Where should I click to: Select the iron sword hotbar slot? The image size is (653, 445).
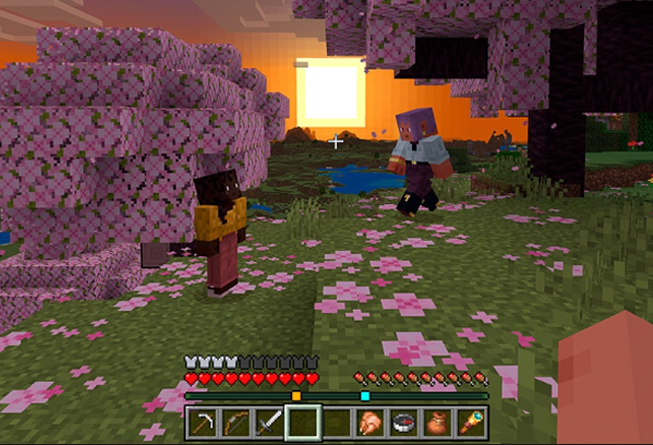(268, 423)
